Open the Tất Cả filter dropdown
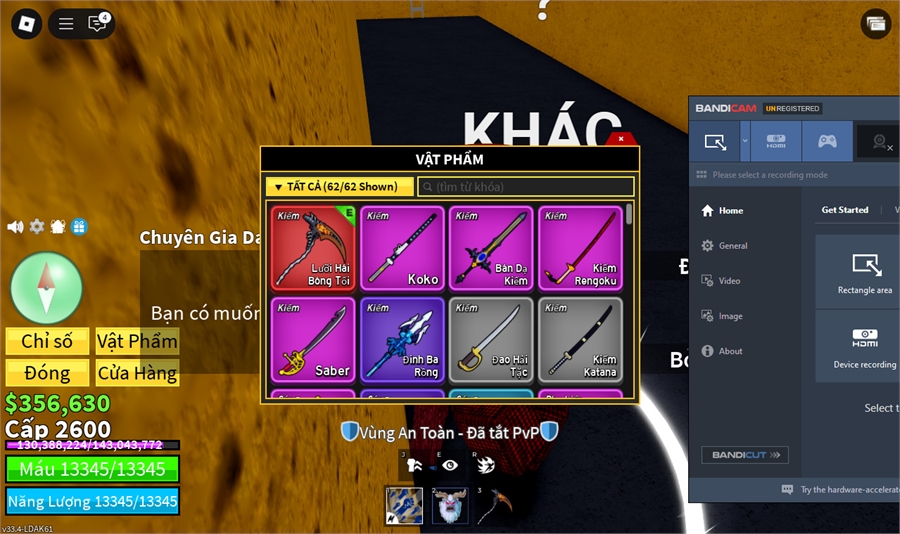 (339, 187)
